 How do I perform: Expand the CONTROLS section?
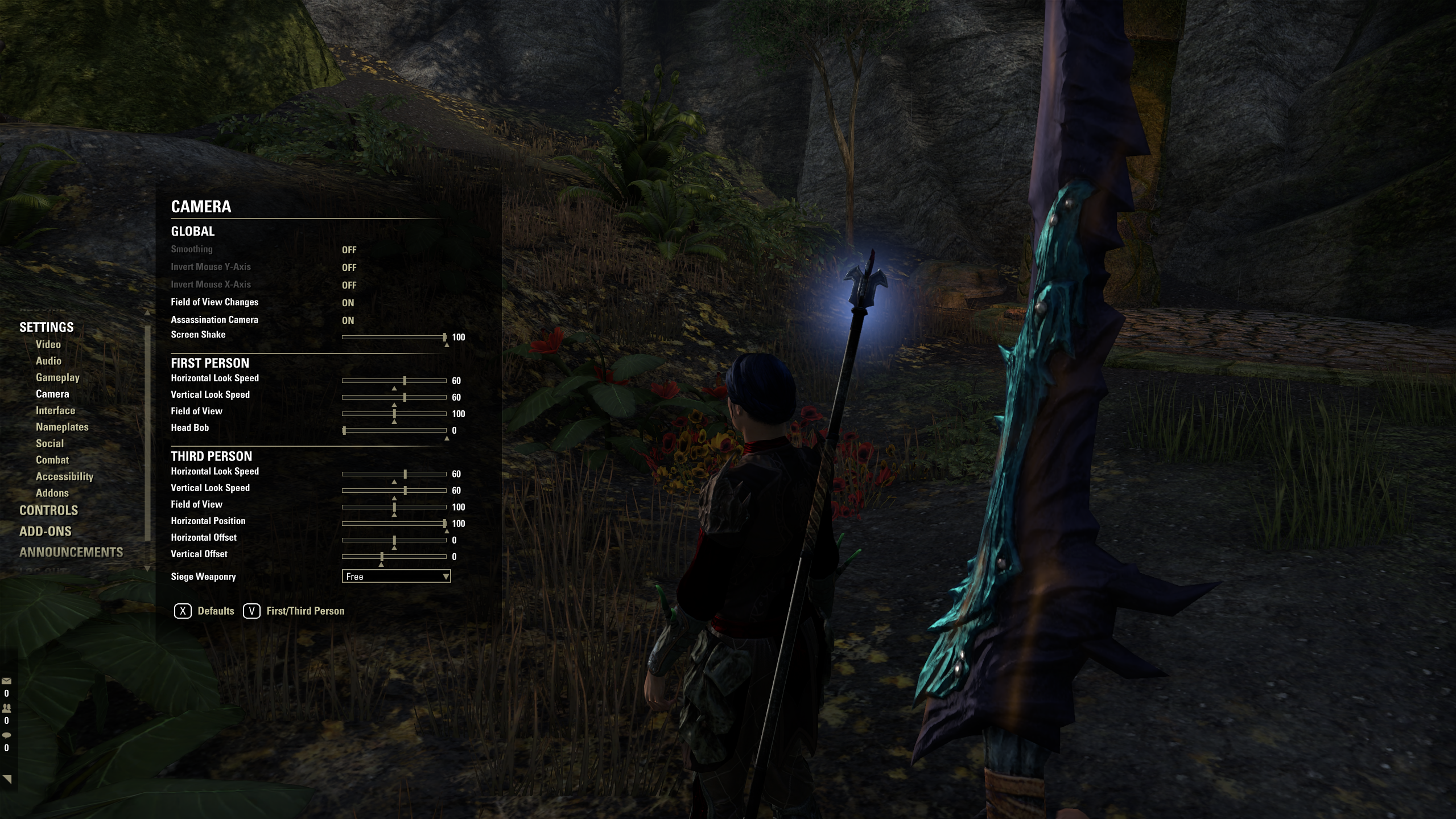click(x=48, y=511)
